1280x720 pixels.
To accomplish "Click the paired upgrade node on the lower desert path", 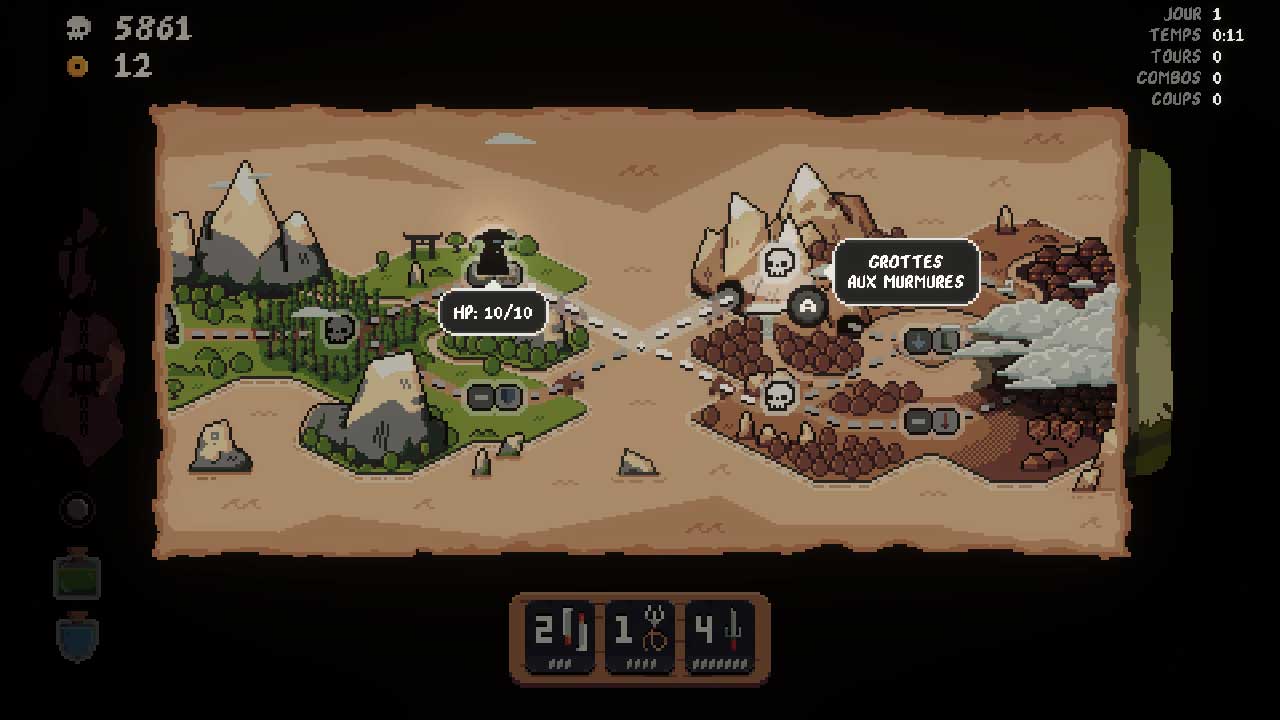I will pyautogui.click(x=928, y=421).
